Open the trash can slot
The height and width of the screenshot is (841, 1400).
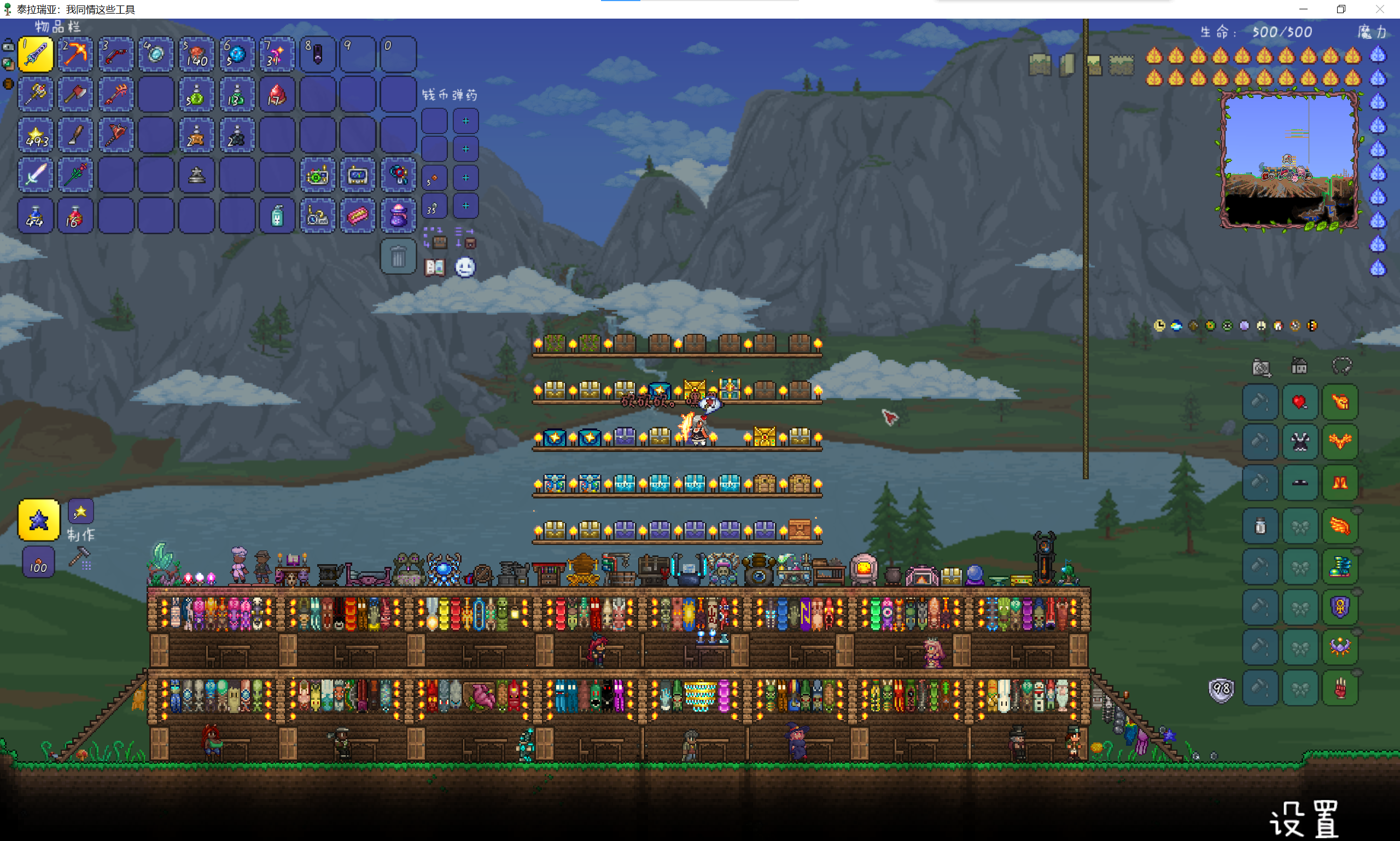398,258
